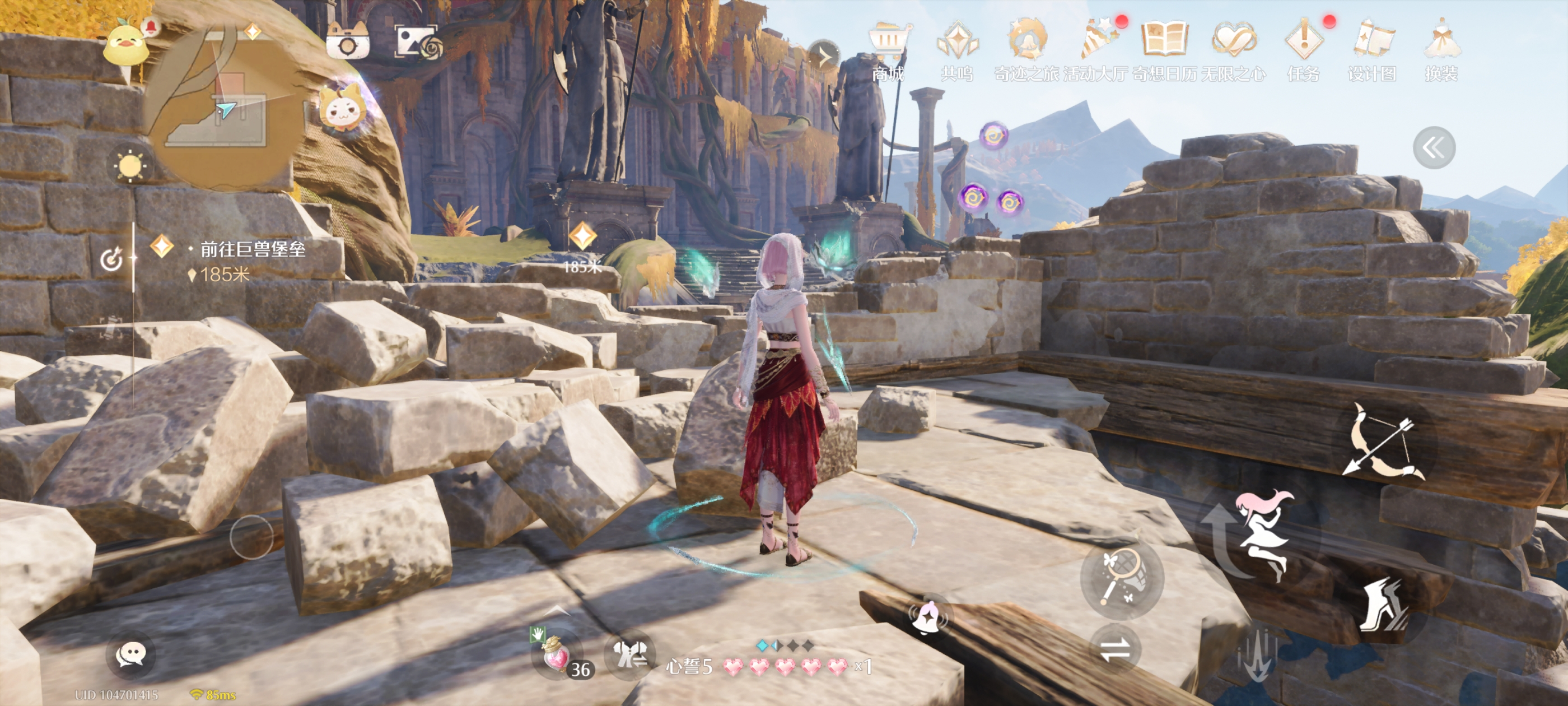Open the 商城 shop menu
1568x706 pixels.
pos(888,49)
